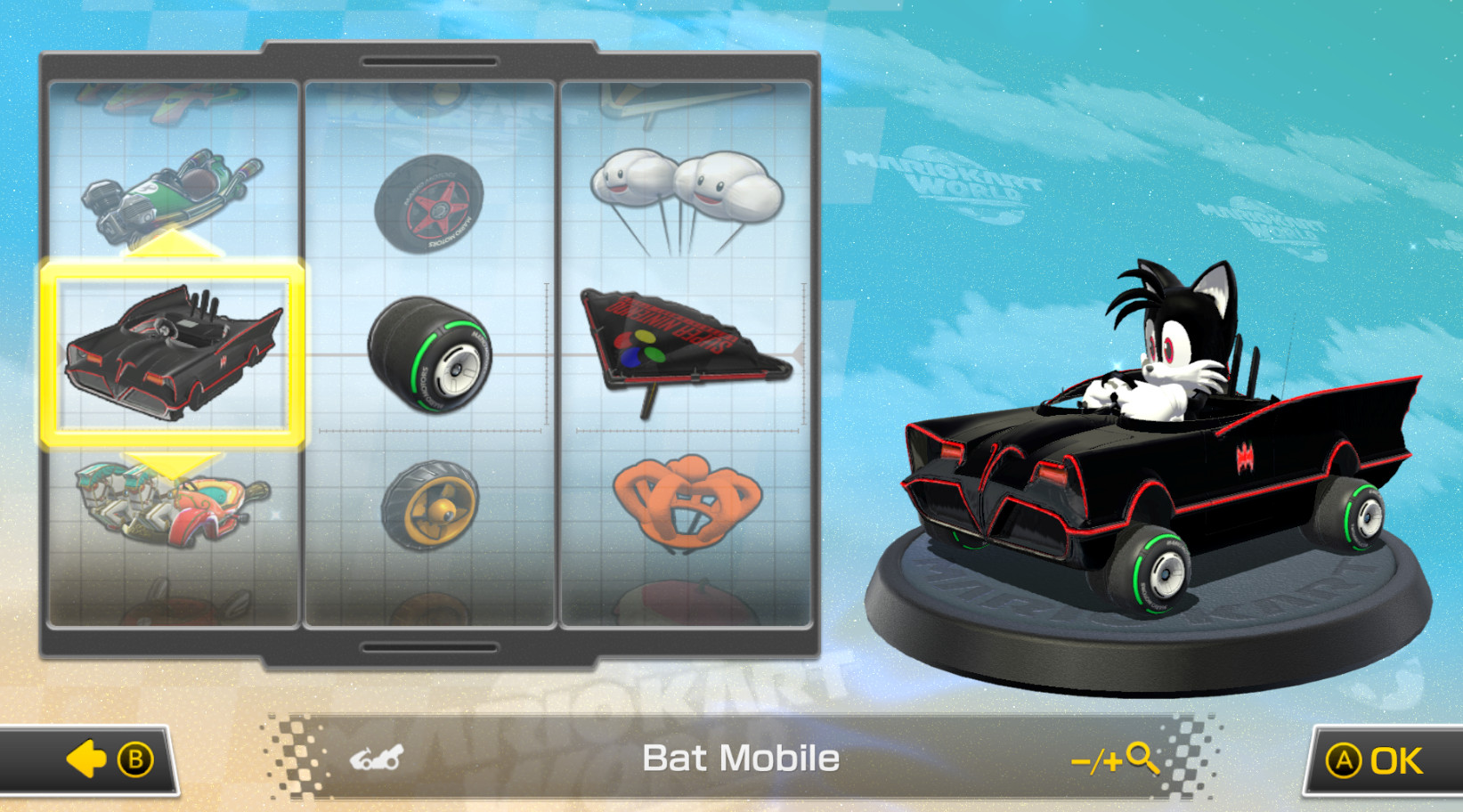Image resolution: width=1463 pixels, height=812 pixels.
Task: Select the red-spoked Mario Motors tire
Action: (430, 203)
